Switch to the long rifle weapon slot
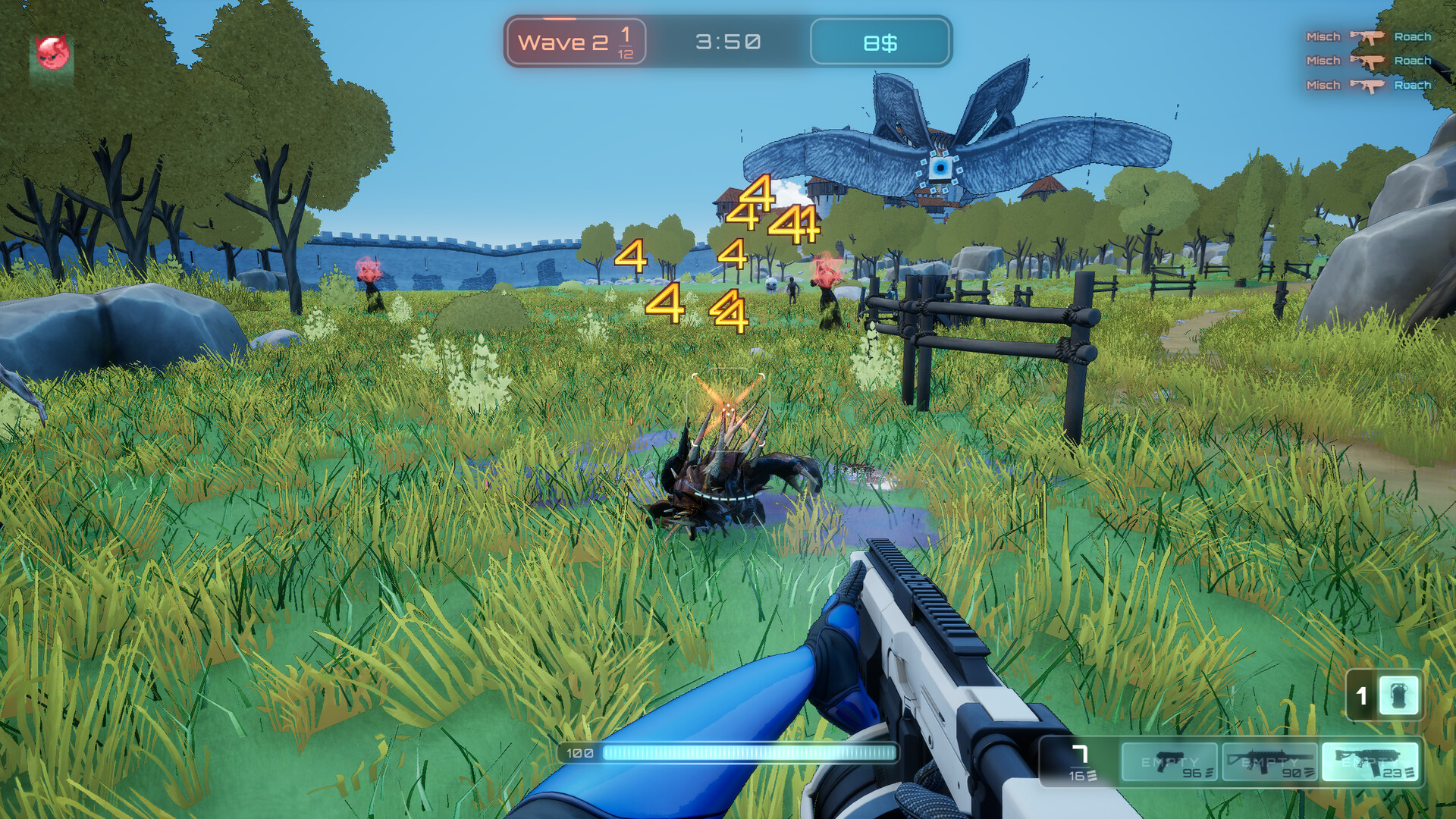Screen dimensions: 1456x819 [1269, 761]
